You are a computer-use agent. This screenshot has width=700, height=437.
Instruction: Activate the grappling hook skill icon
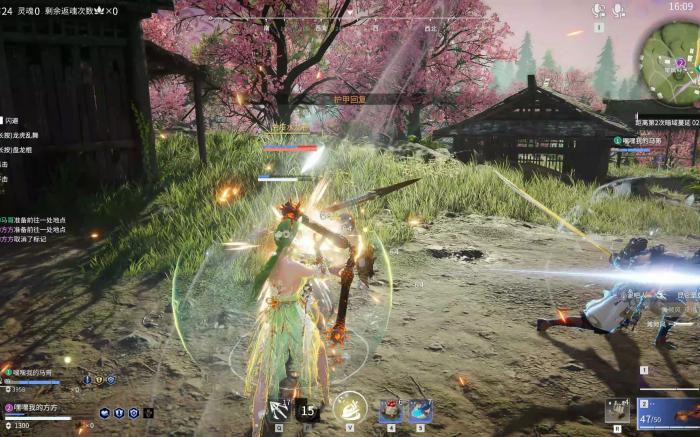pyautogui.click(x=280, y=409)
